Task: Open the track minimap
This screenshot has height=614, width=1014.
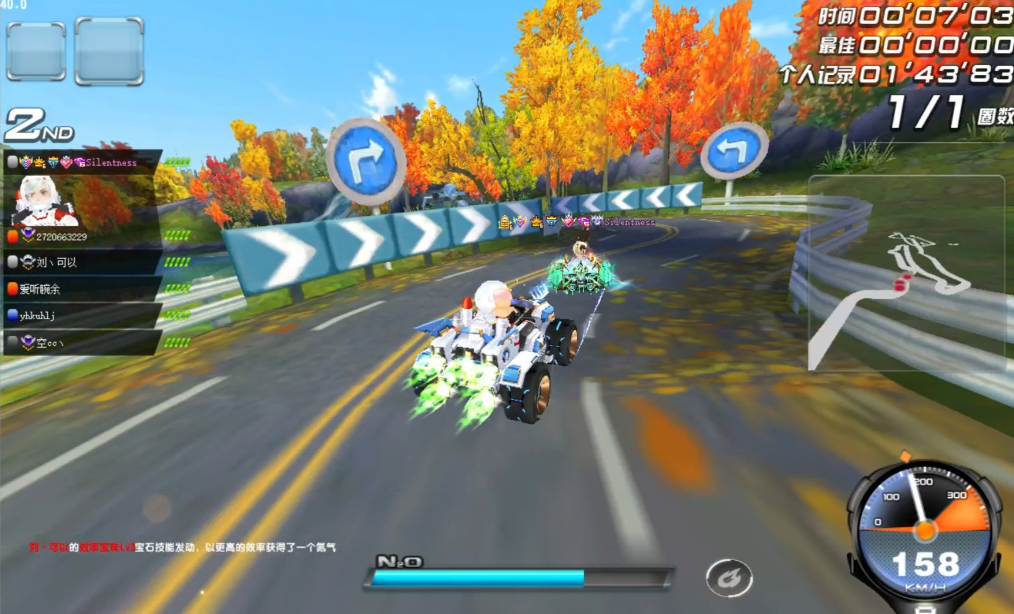Action: point(905,275)
